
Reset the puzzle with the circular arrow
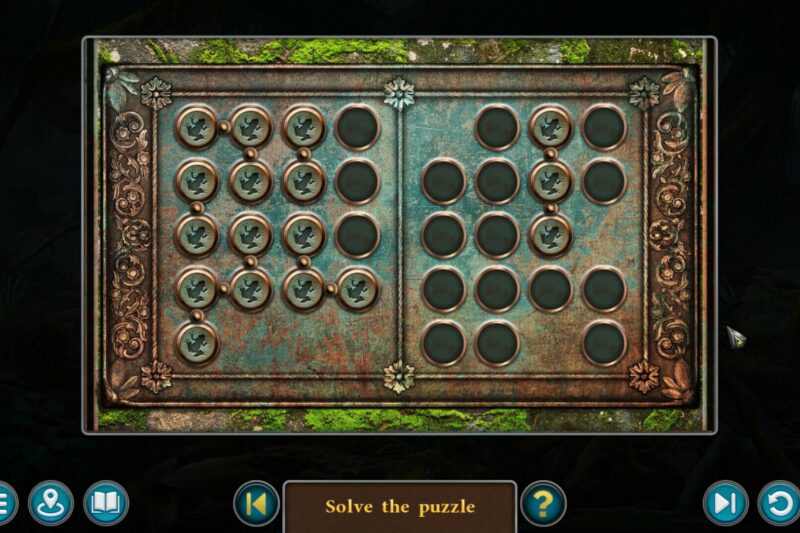(x=779, y=503)
